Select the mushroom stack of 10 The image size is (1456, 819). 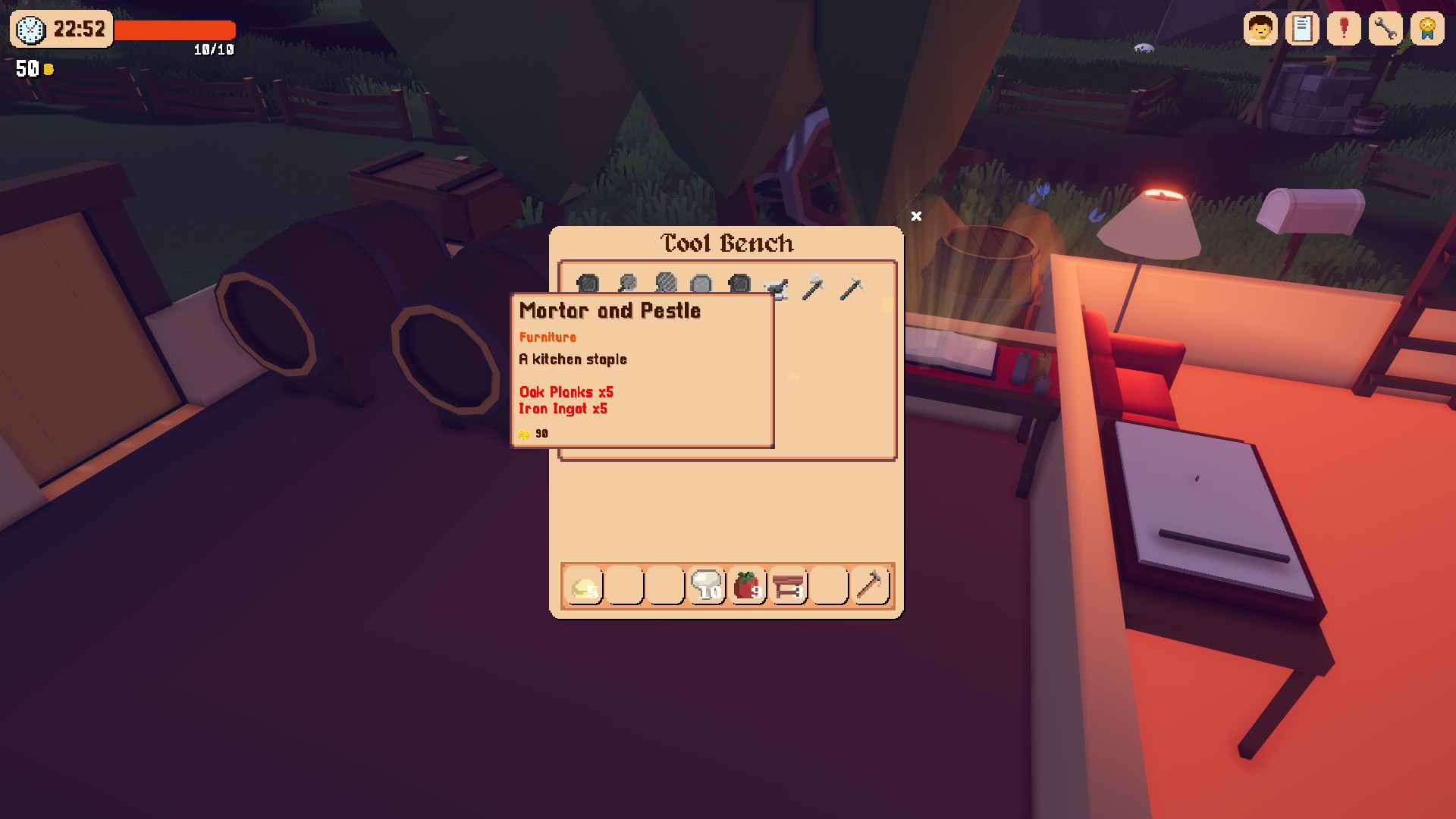707,585
